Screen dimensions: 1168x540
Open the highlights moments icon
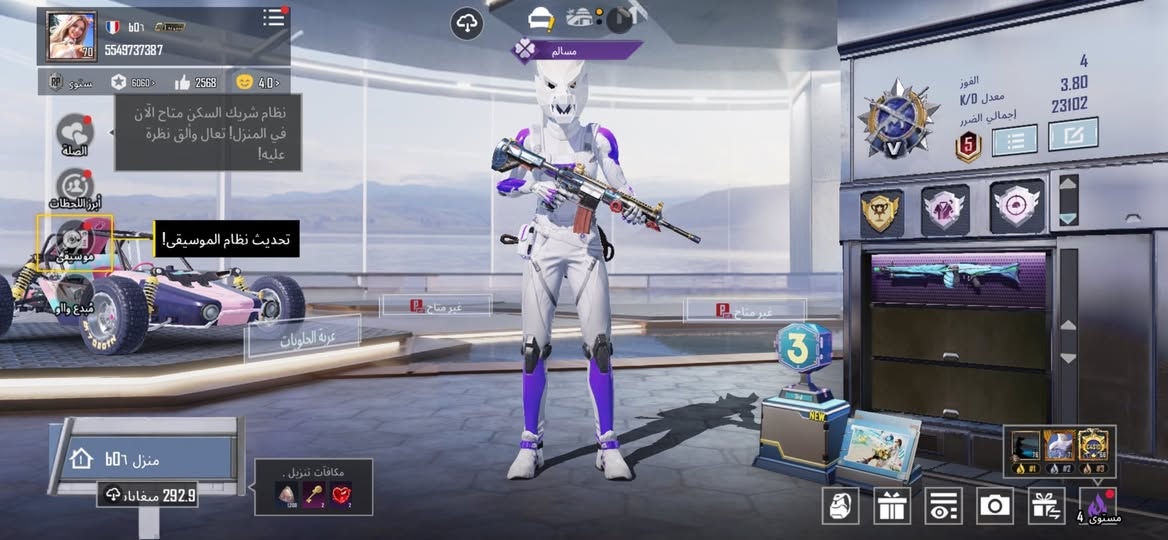point(75,185)
